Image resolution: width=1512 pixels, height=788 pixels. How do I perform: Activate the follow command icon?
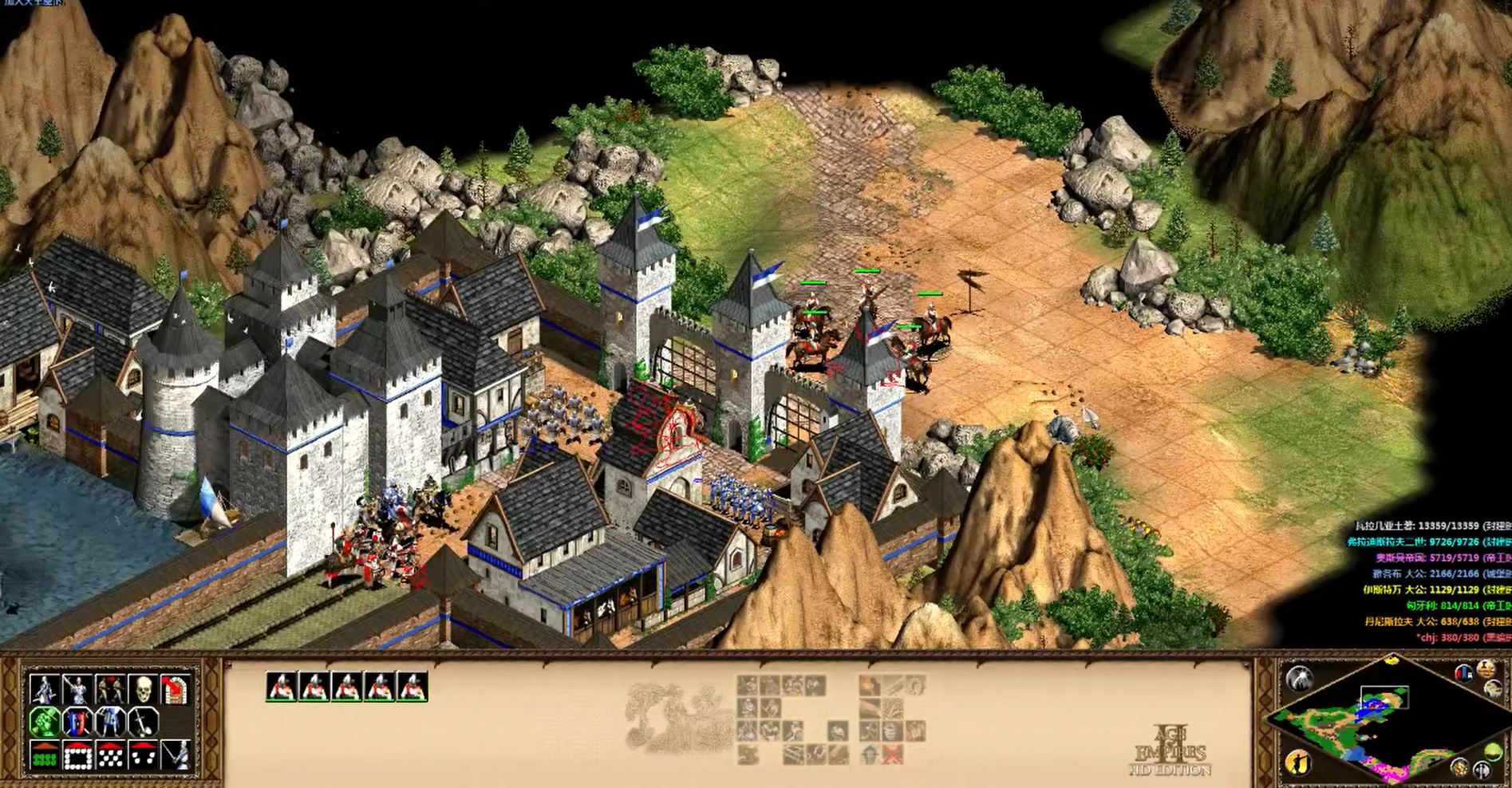(110, 688)
